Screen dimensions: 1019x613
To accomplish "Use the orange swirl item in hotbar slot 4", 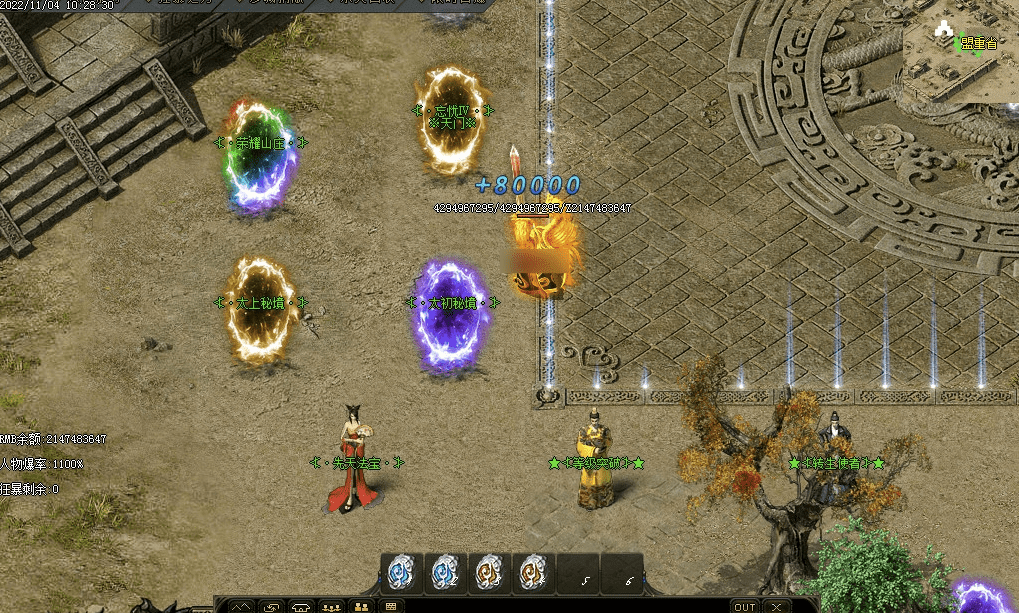I will pyautogui.click(x=531, y=572).
